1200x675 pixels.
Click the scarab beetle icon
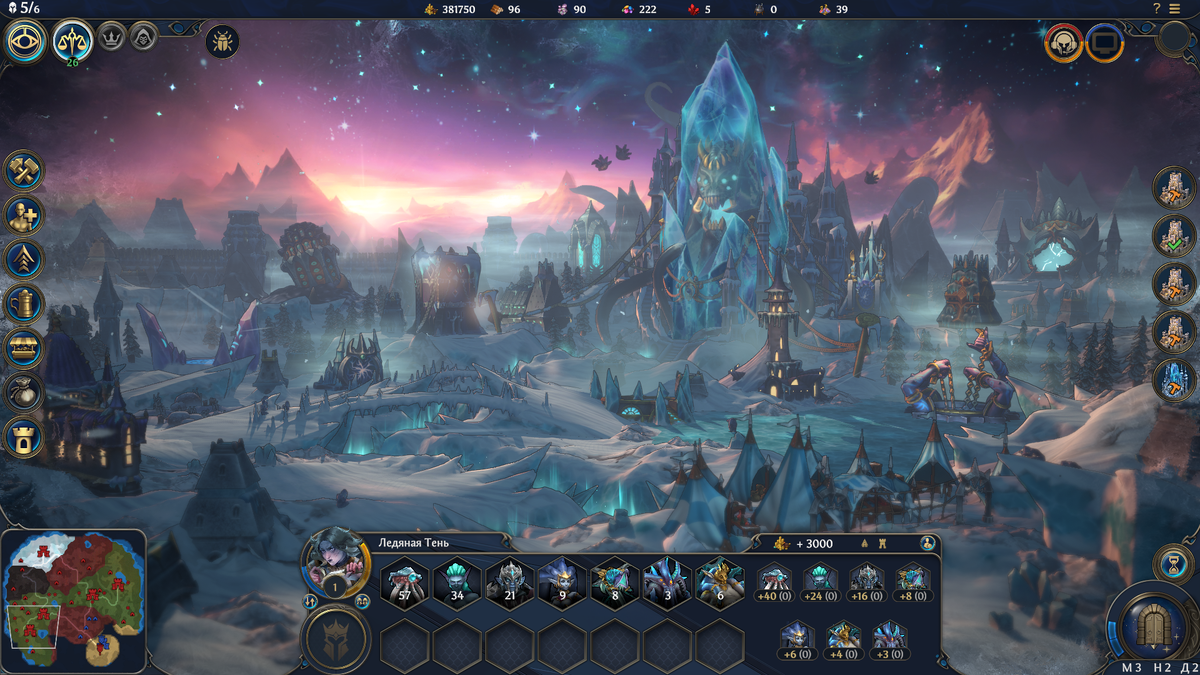click(x=221, y=41)
